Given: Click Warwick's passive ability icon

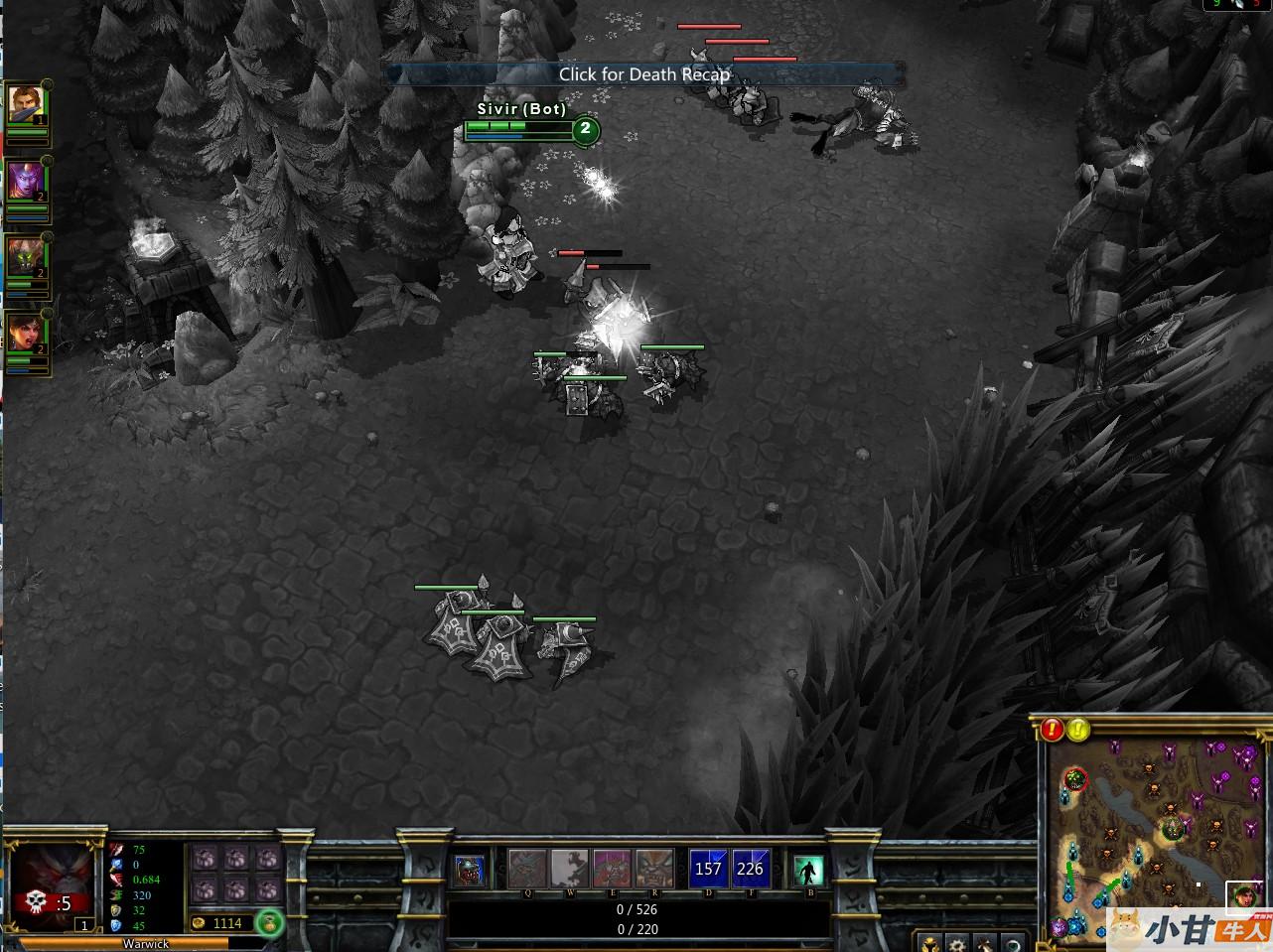Looking at the screenshot, I should click(x=470, y=871).
